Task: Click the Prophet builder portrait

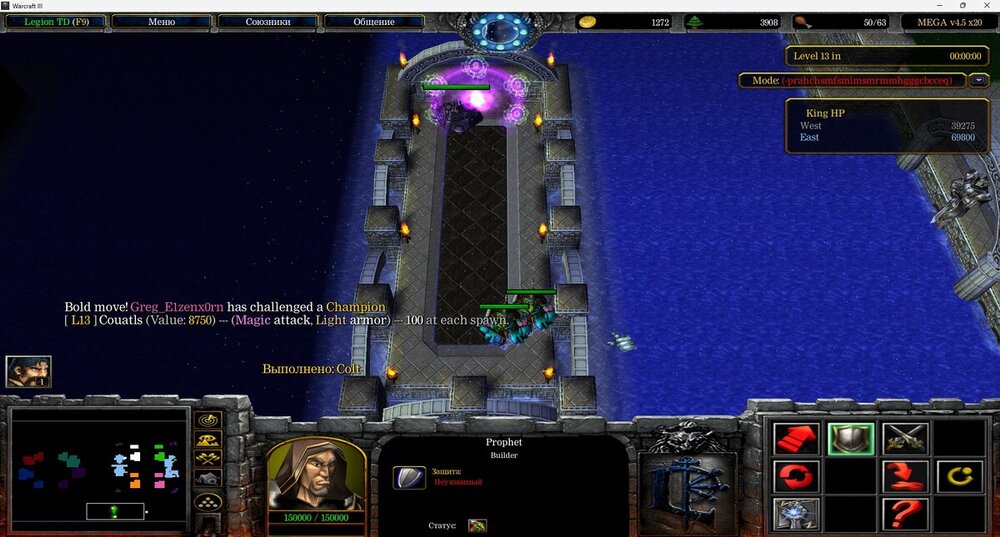Action: tap(315, 475)
